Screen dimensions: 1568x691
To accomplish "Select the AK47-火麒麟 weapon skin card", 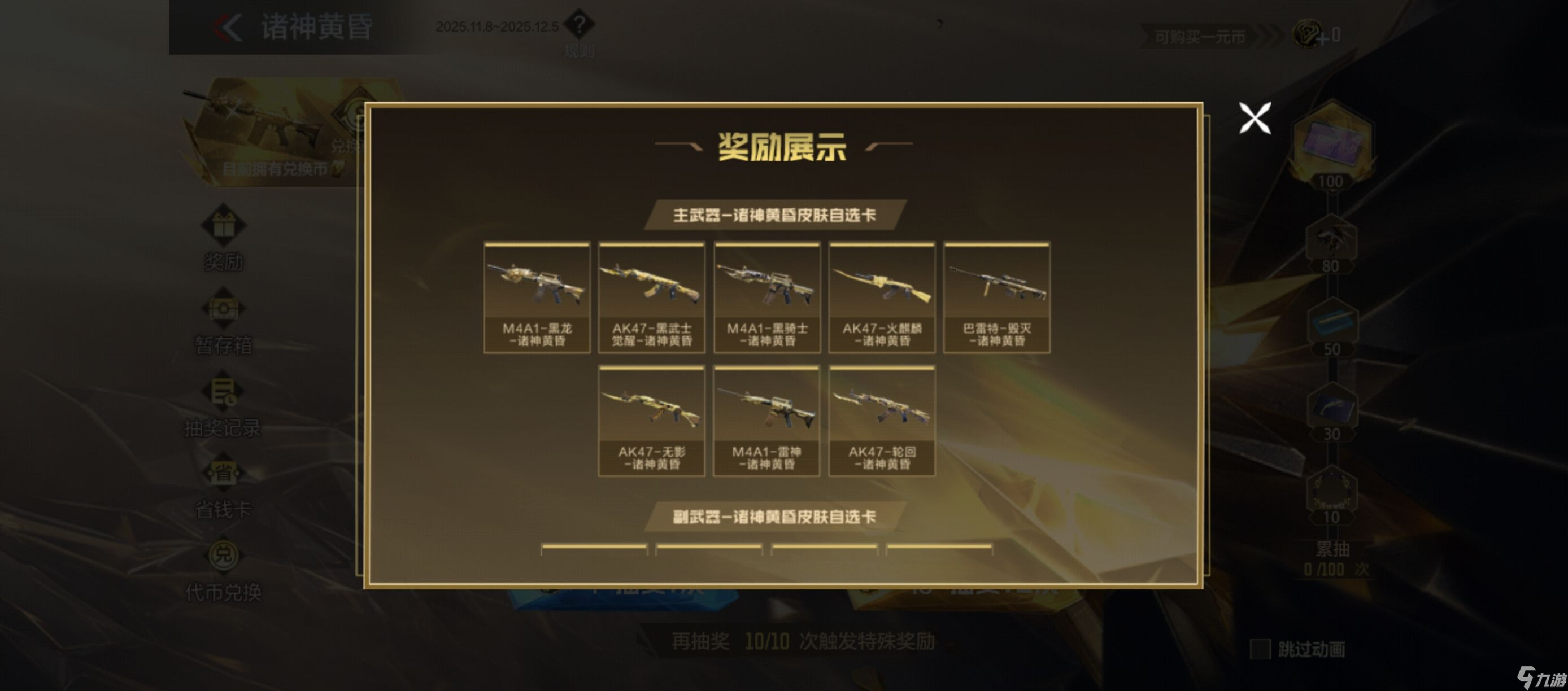I will point(882,298).
